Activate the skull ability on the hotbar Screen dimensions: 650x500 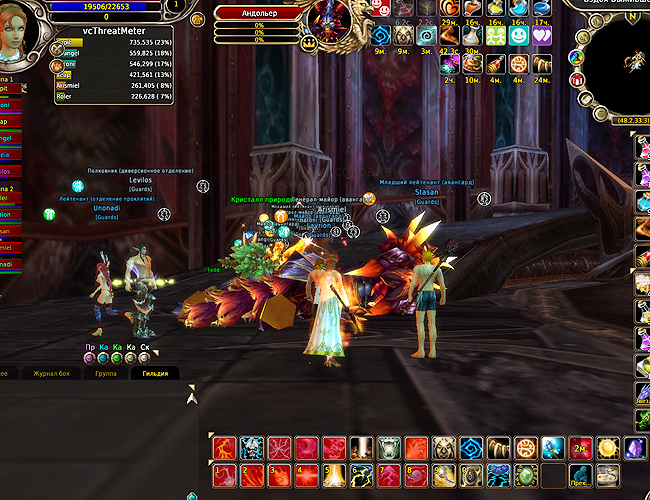tap(249, 448)
